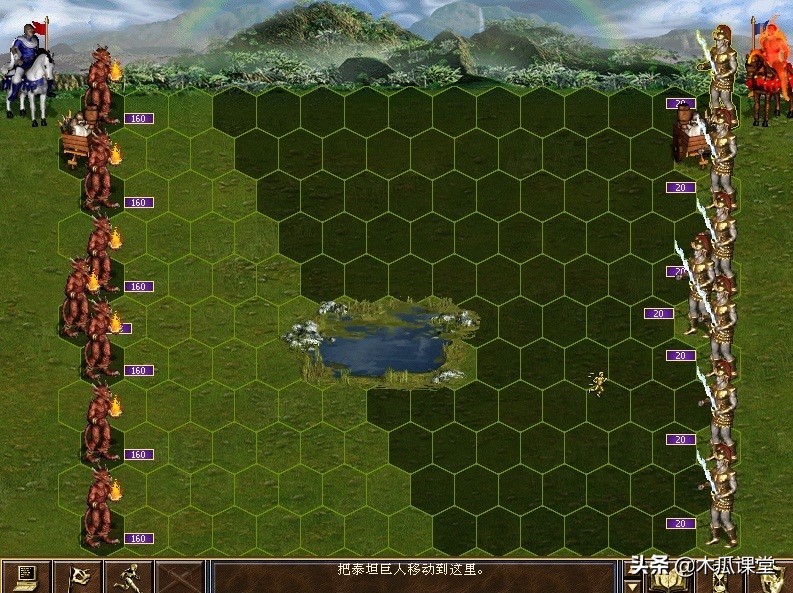Toggle the auto-combat crossed swords button

(180, 577)
